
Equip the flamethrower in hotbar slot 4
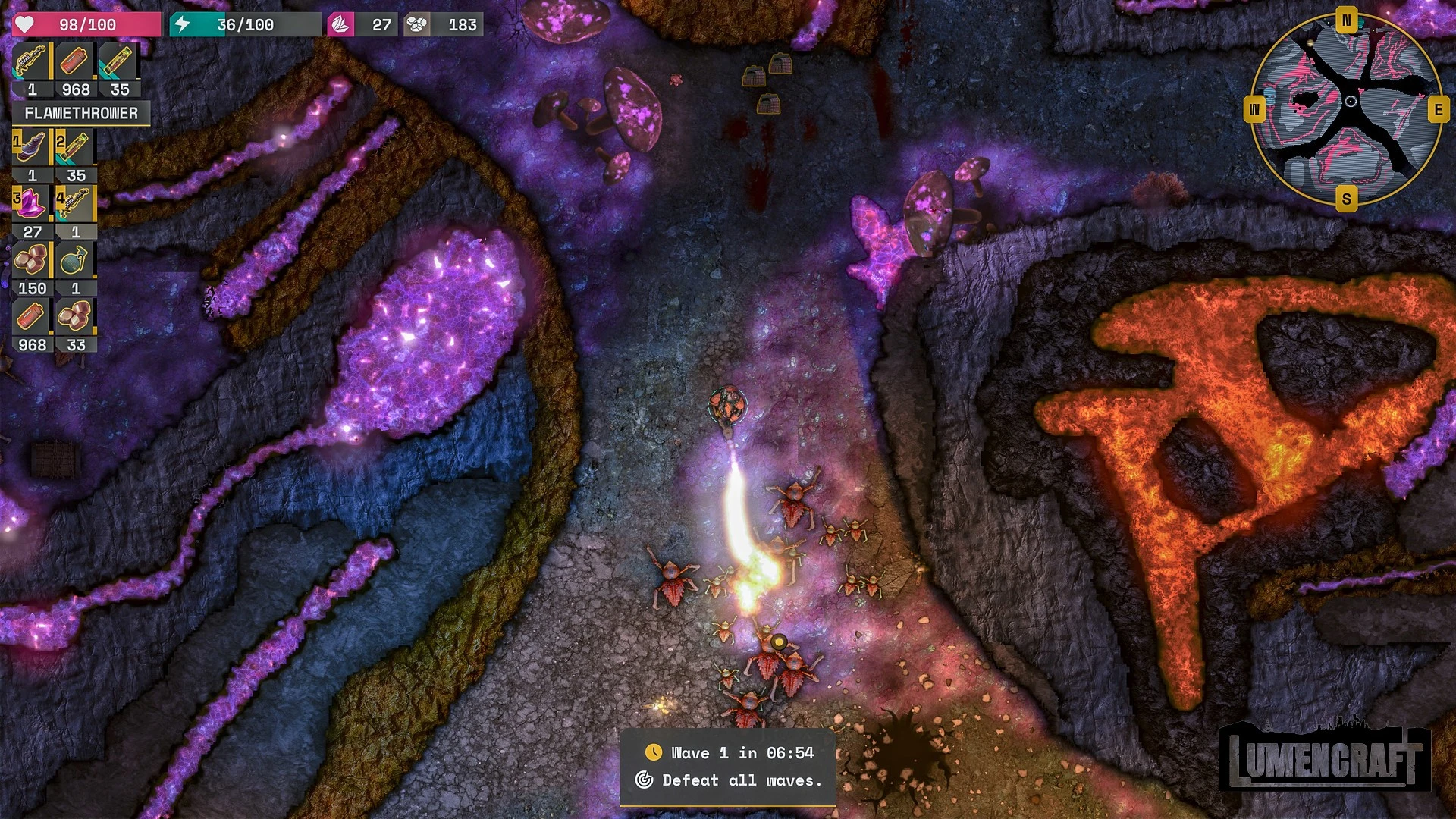tap(75, 204)
